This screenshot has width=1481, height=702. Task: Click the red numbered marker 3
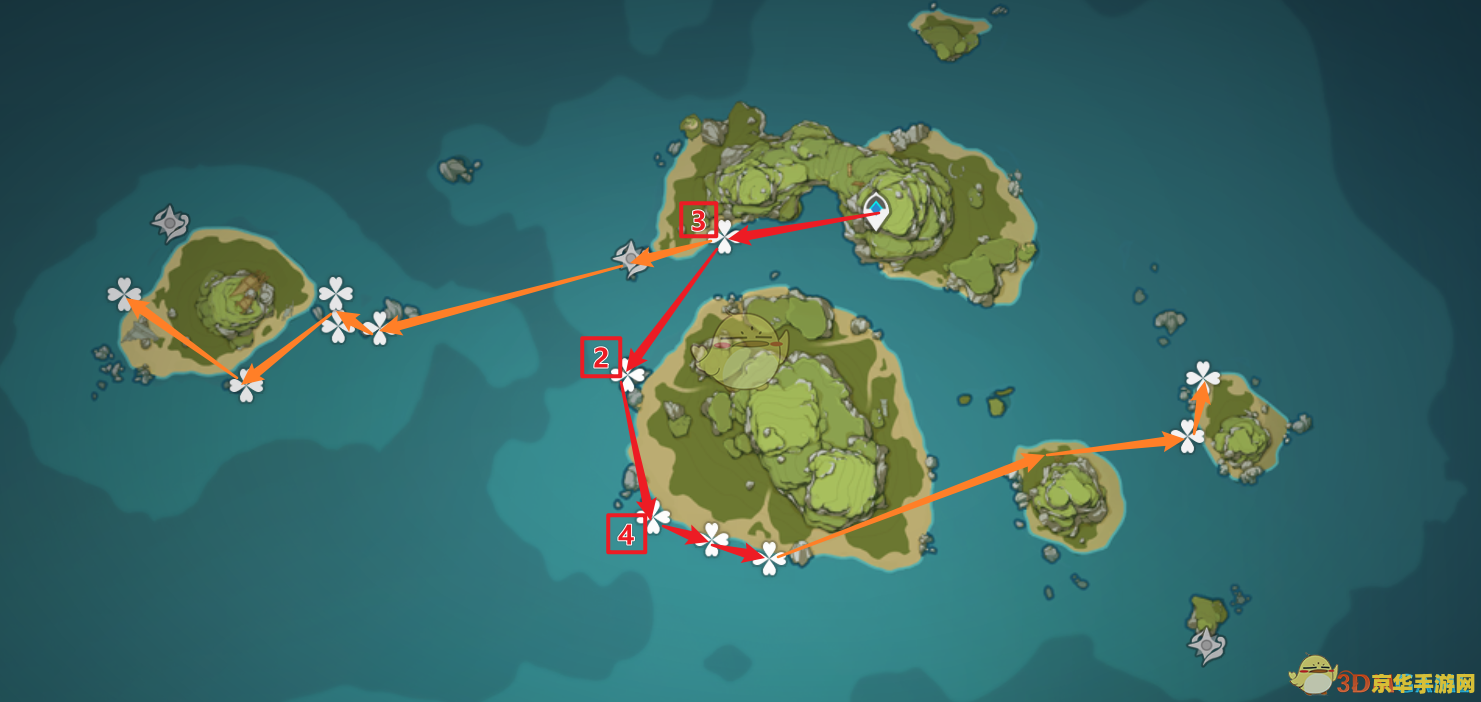pyautogui.click(x=699, y=219)
